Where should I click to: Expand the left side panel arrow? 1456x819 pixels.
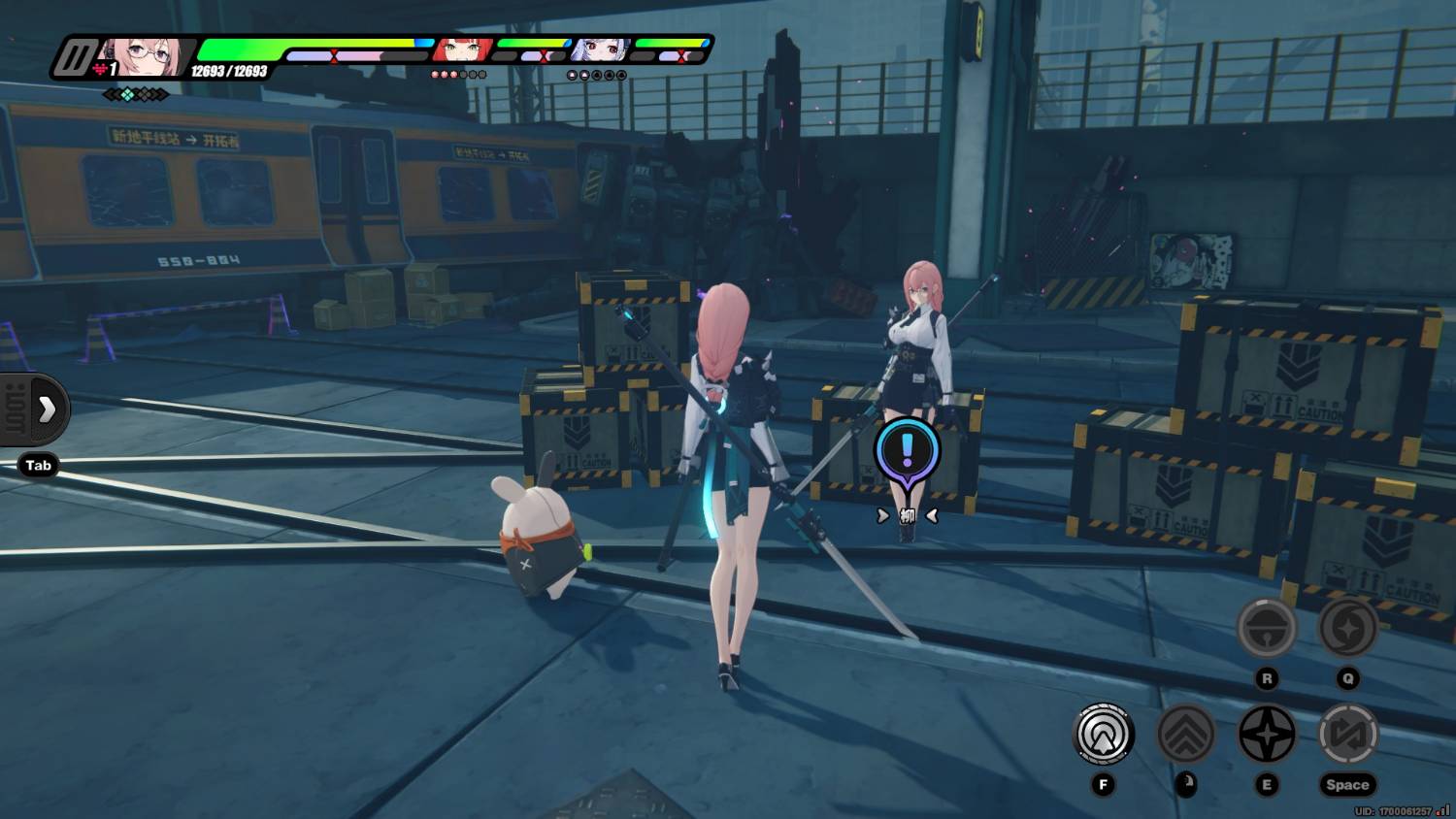tap(46, 409)
